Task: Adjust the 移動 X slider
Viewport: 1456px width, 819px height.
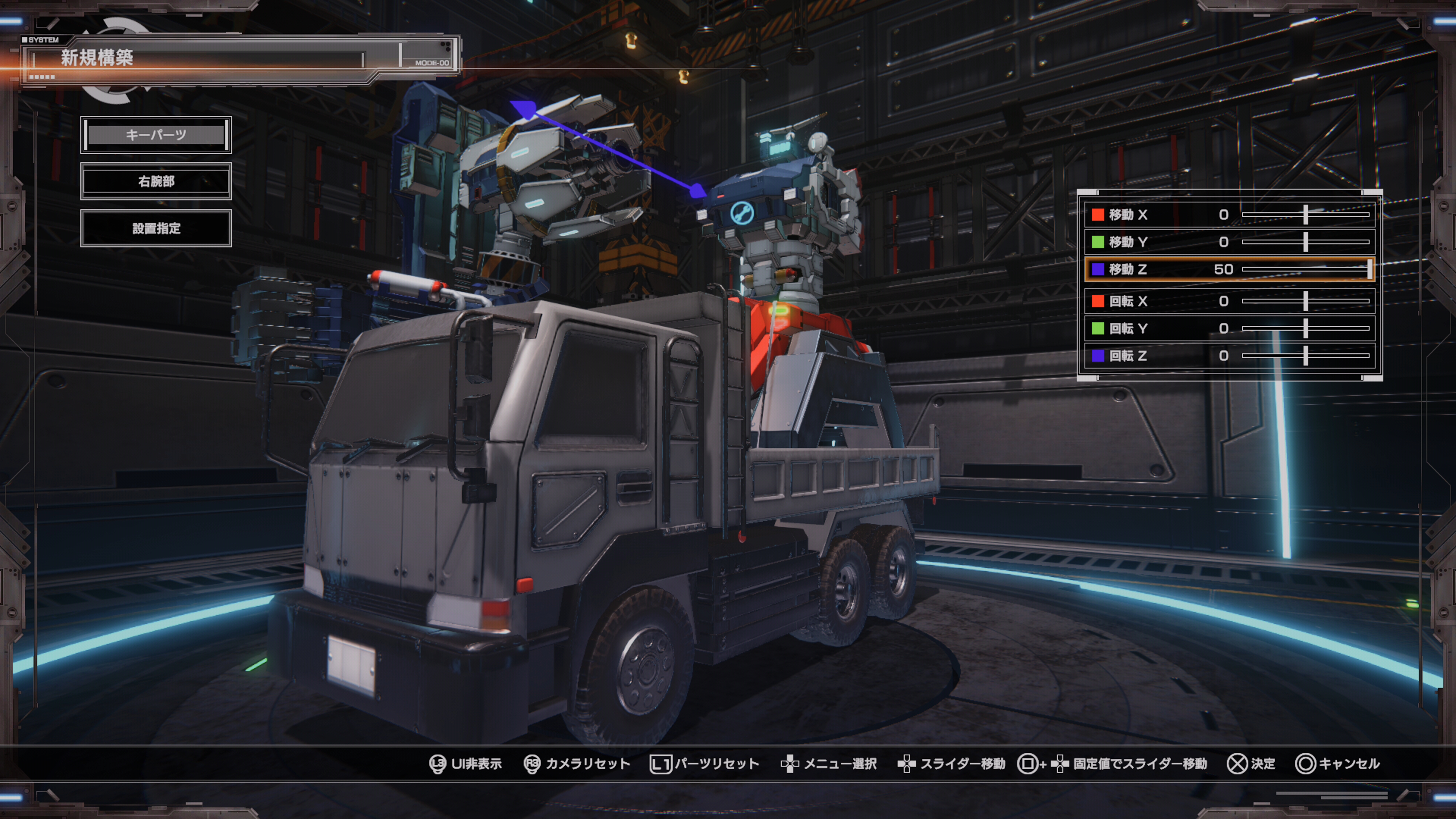Action: (1305, 215)
